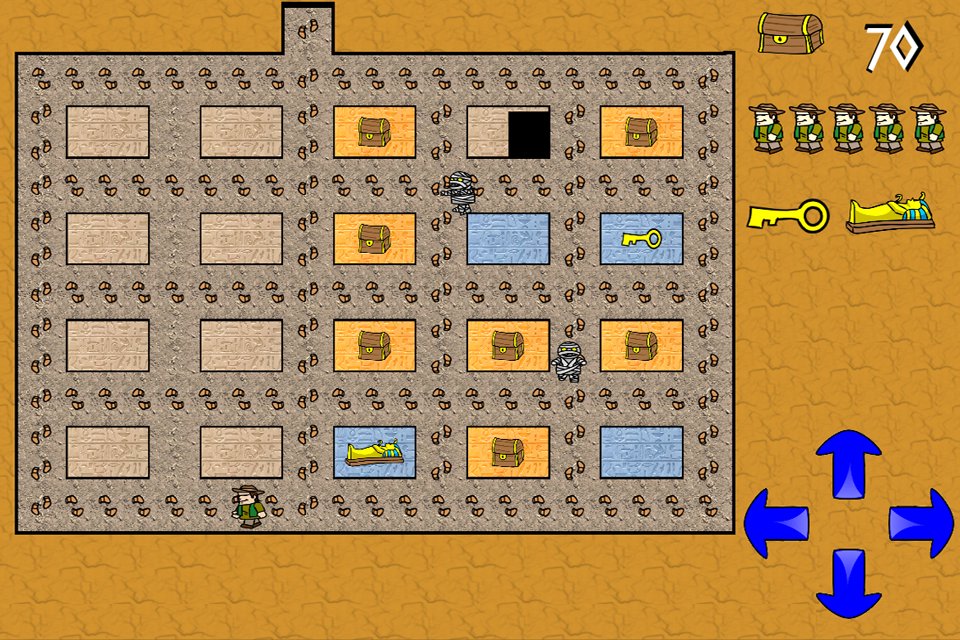Tap the right arrow button

point(920,522)
